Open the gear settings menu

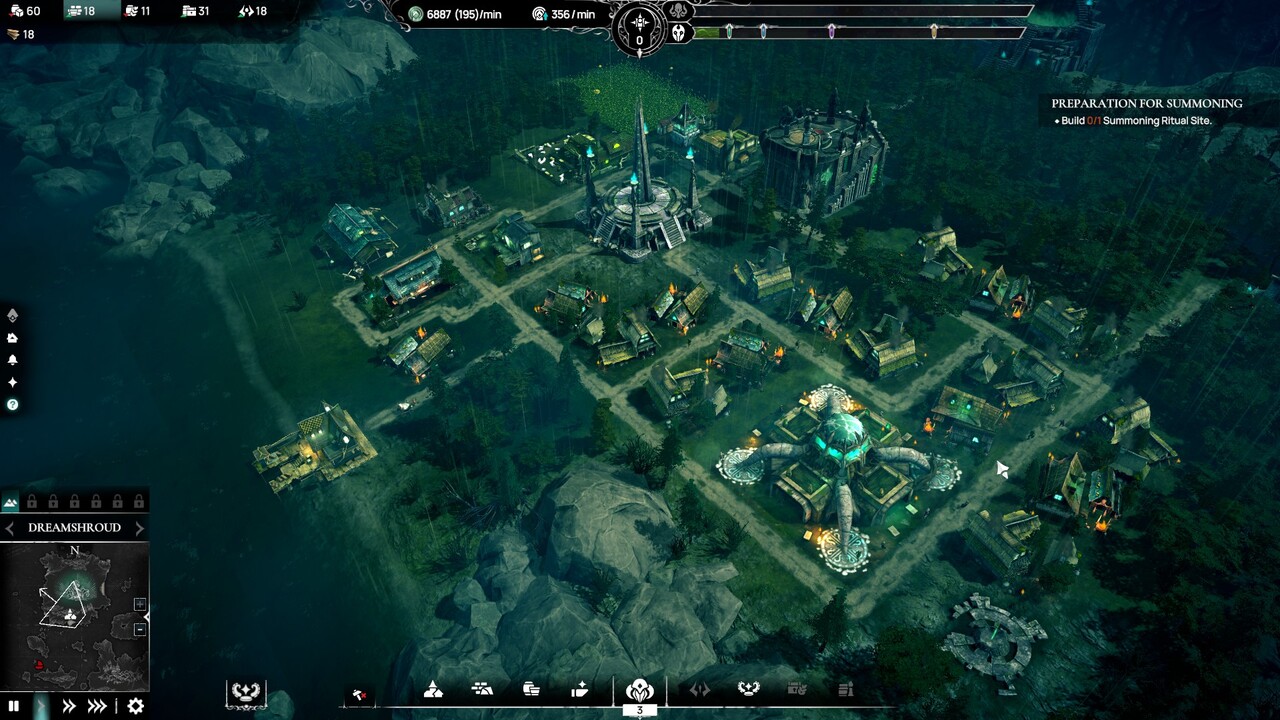coord(136,706)
